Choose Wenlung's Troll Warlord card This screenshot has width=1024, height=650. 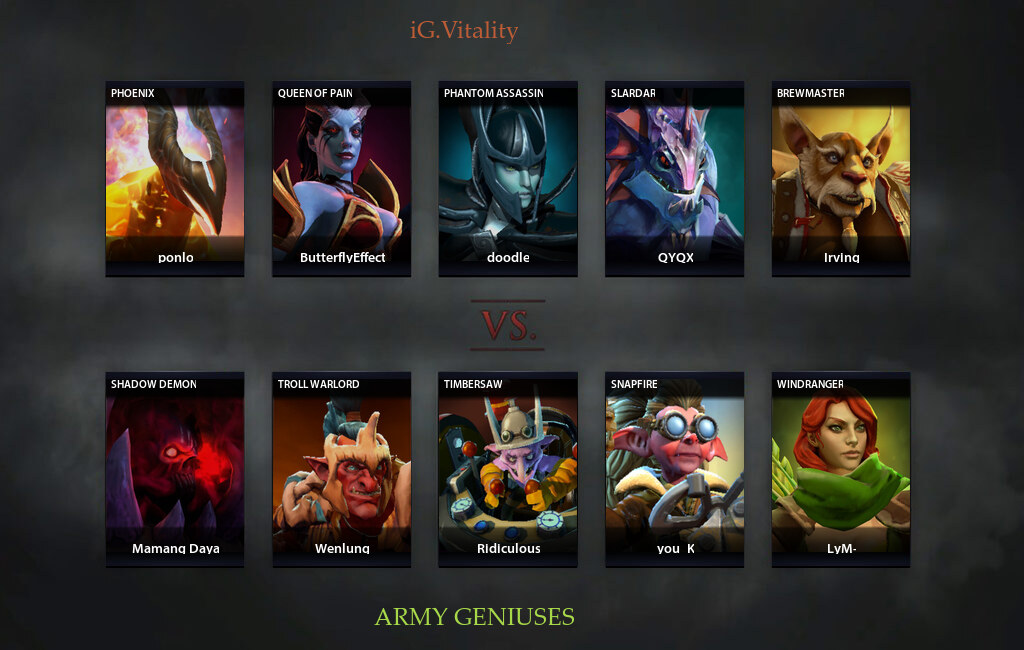[341, 469]
